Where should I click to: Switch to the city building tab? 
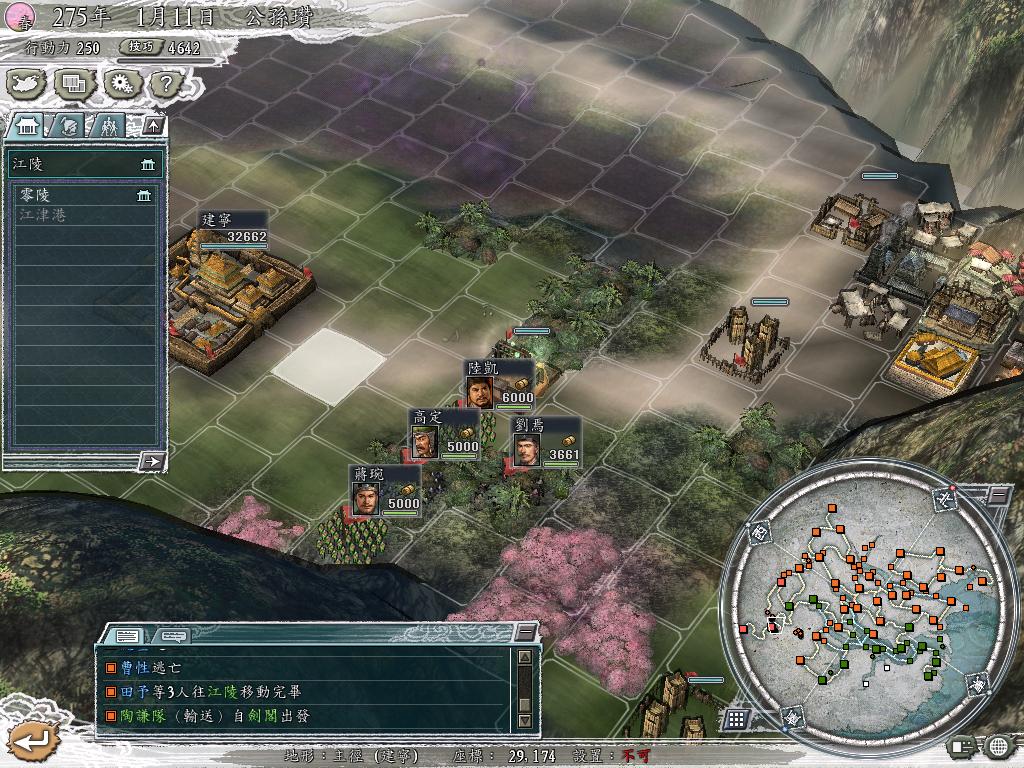pos(28,125)
